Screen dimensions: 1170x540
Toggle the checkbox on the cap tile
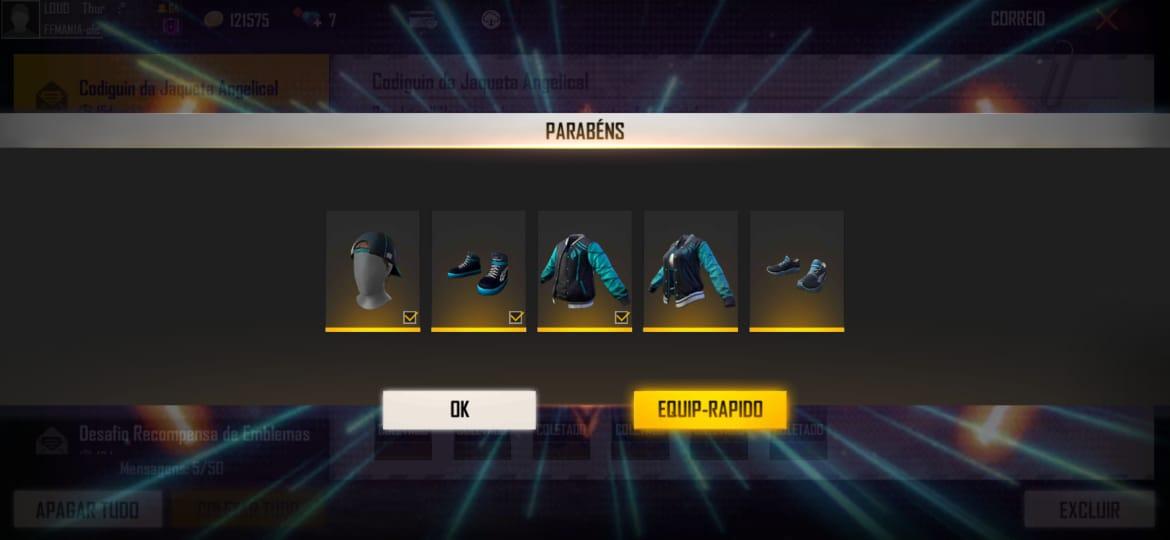(410, 317)
